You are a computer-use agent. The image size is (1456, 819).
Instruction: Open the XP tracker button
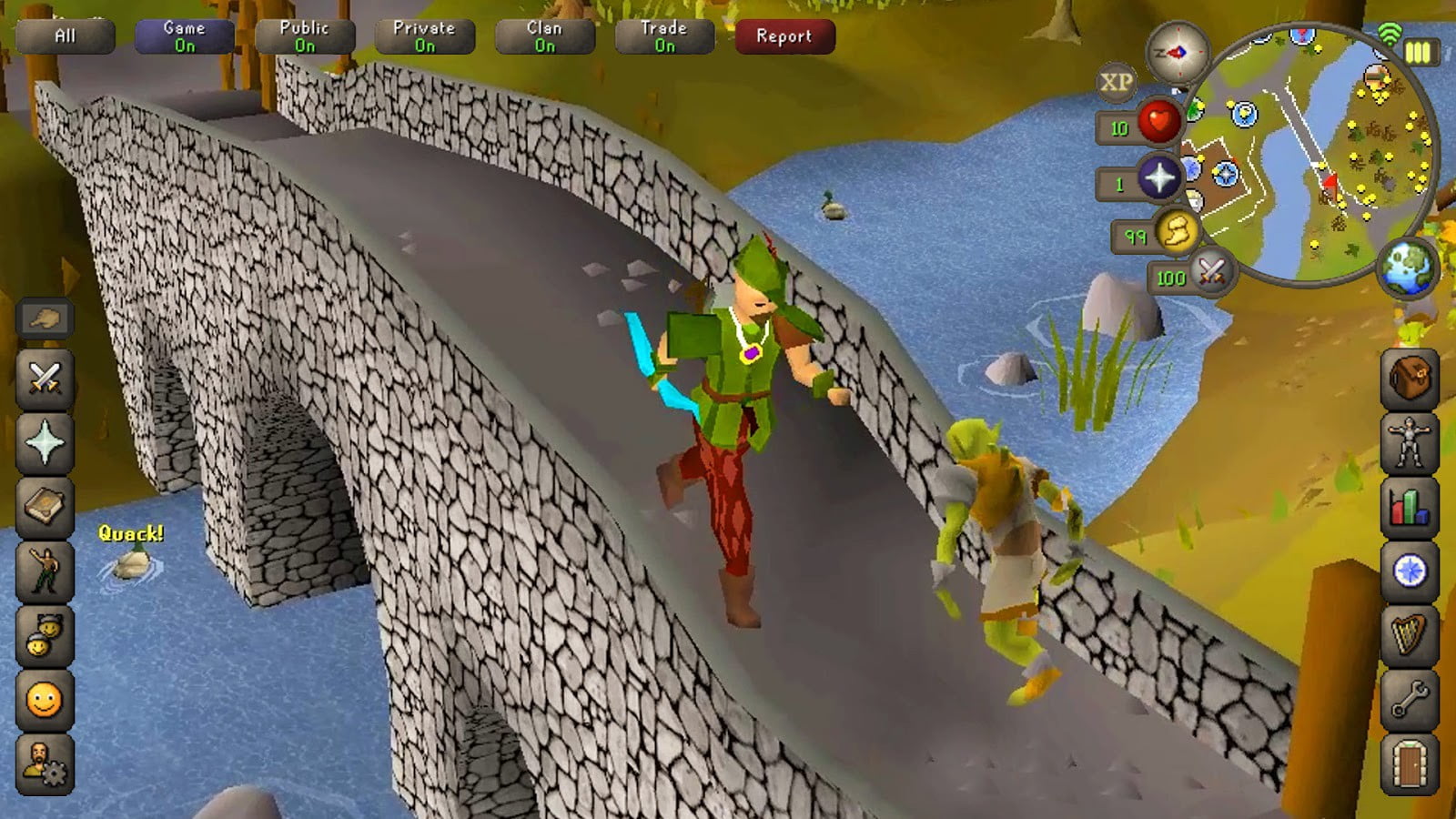(1117, 81)
